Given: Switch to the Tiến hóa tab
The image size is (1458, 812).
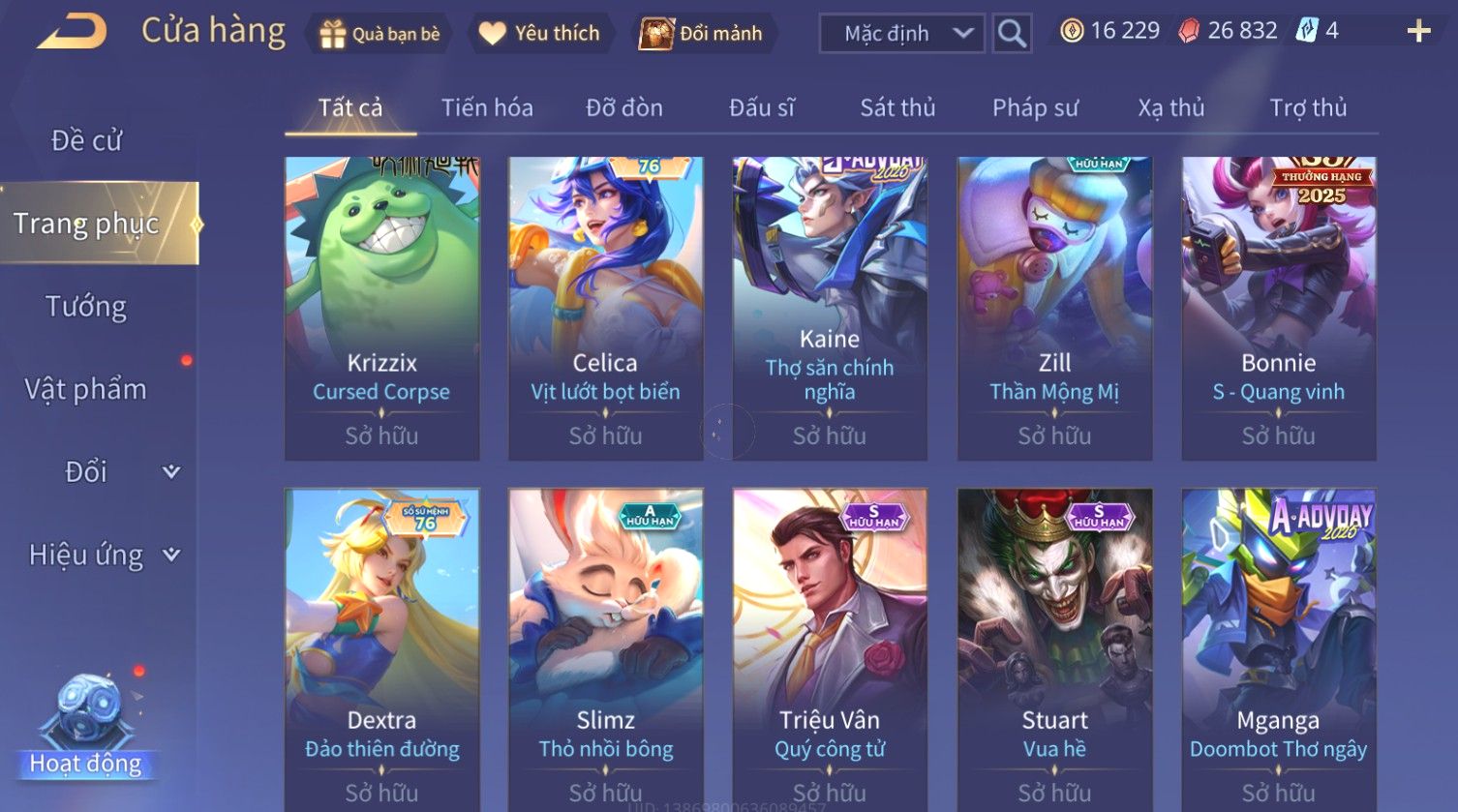Looking at the screenshot, I should (x=487, y=107).
